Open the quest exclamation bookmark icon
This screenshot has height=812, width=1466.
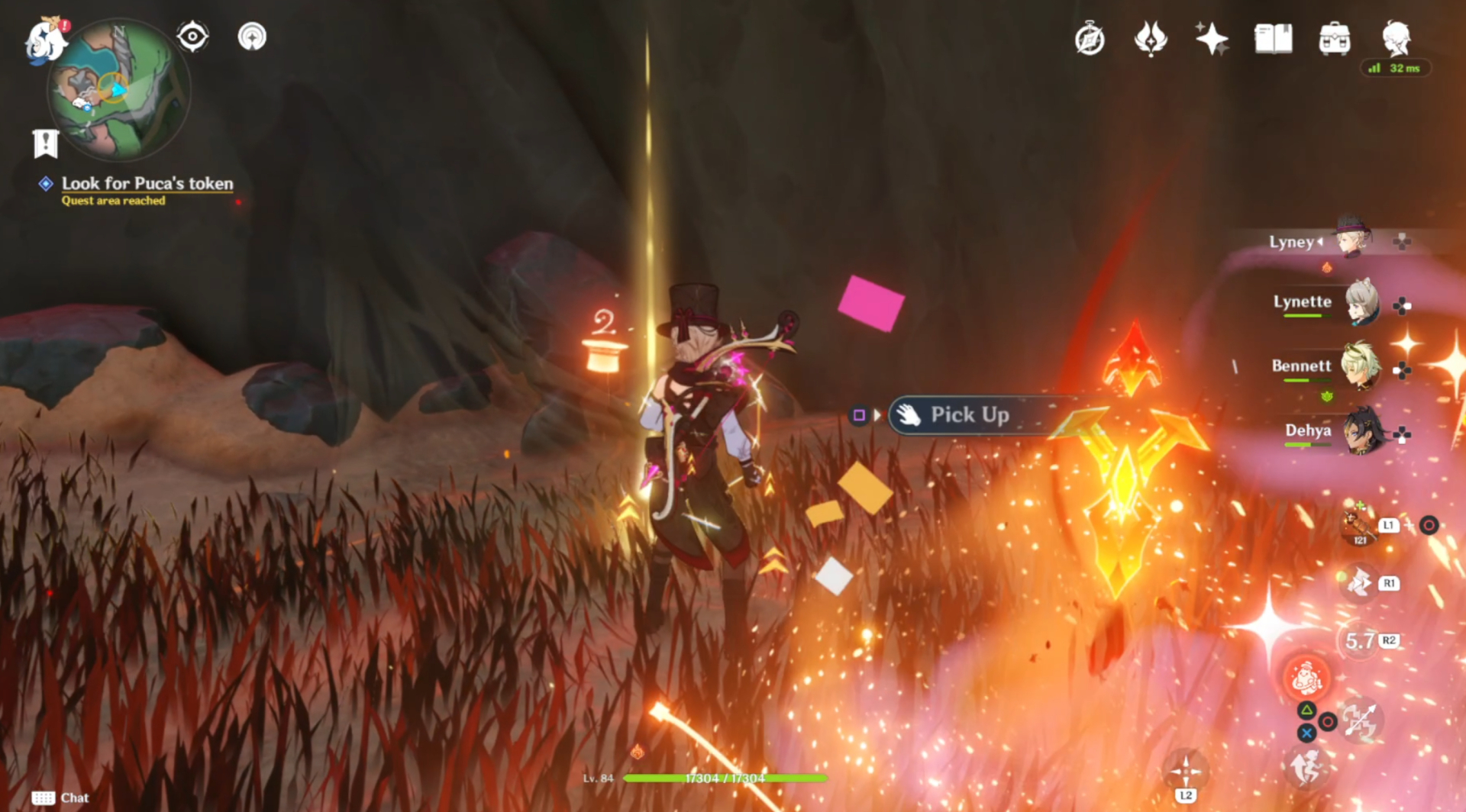tap(46, 143)
